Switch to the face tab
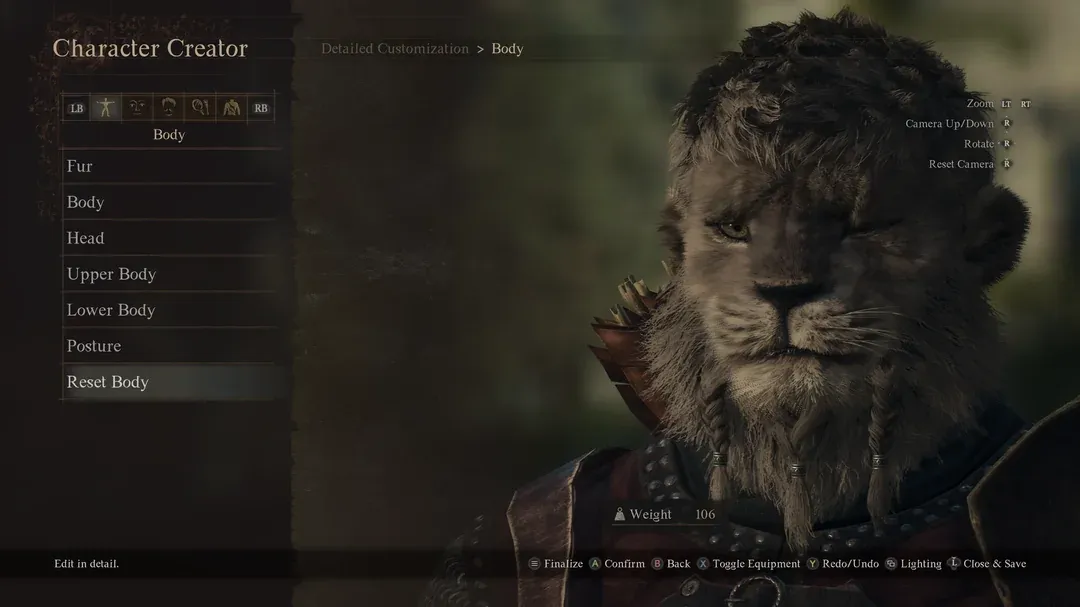The height and width of the screenshot is (607, 1080). pos(137,108)
